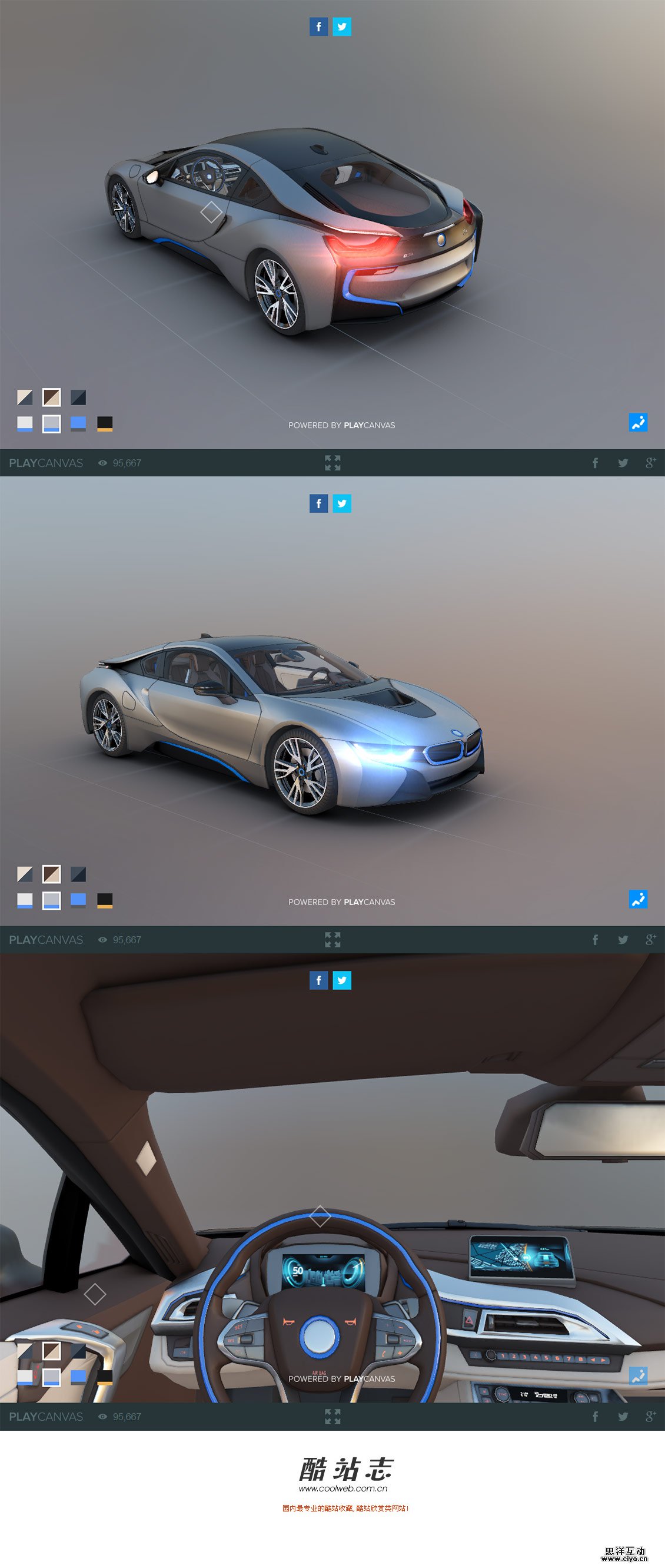Click Twitter icon in bar below front-view car
Image resolution: width=665 pixels, height=1568 pixels.
pos(623,940)
